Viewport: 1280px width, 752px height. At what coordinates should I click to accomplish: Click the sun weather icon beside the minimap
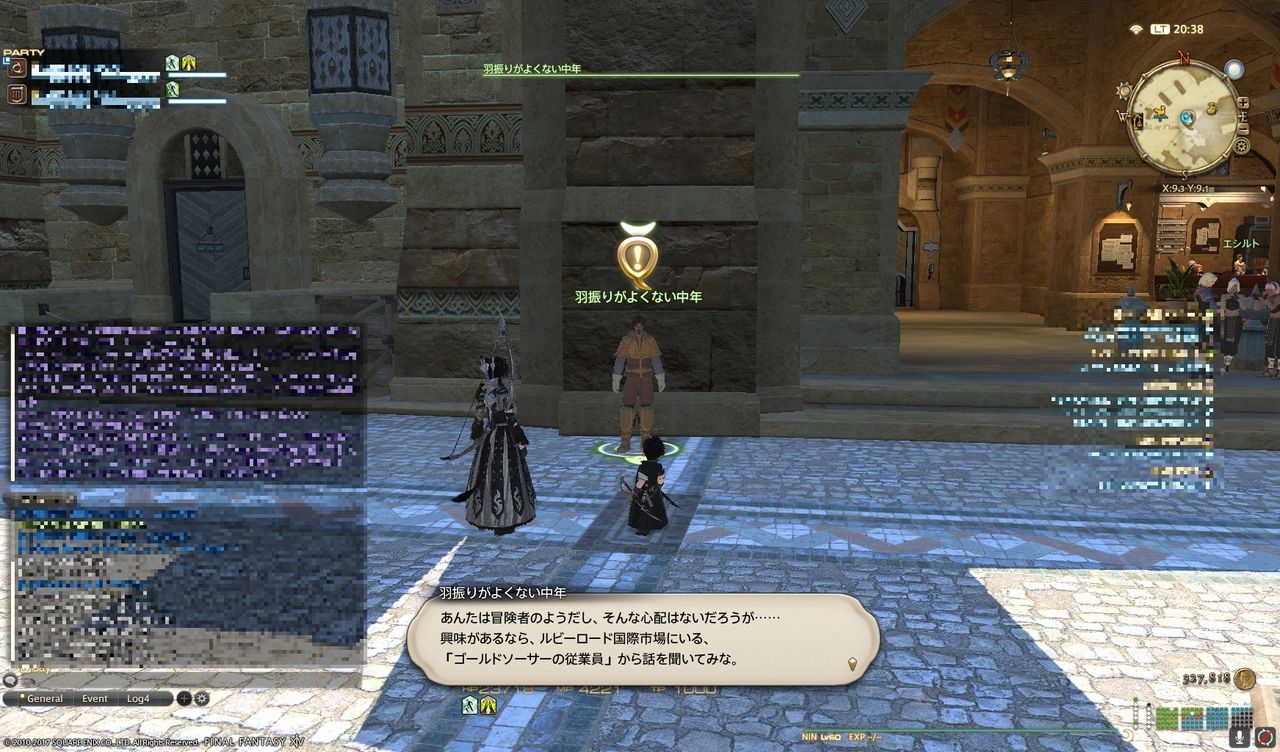1123,91
